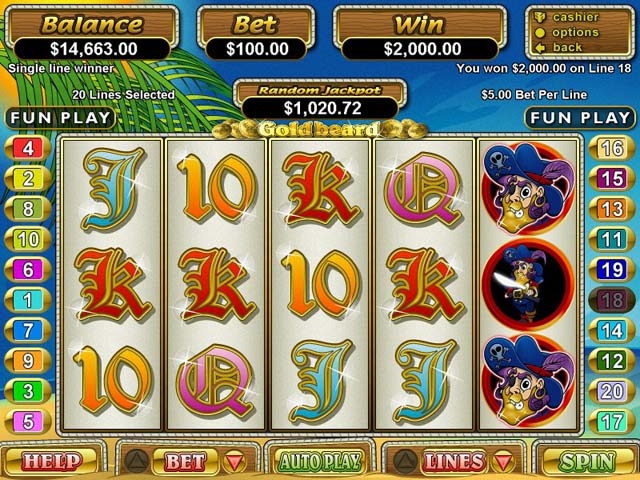The width and height of the screenshot is (640, 480).
Task: Click payline 20 marker
Action: (611, 391)
